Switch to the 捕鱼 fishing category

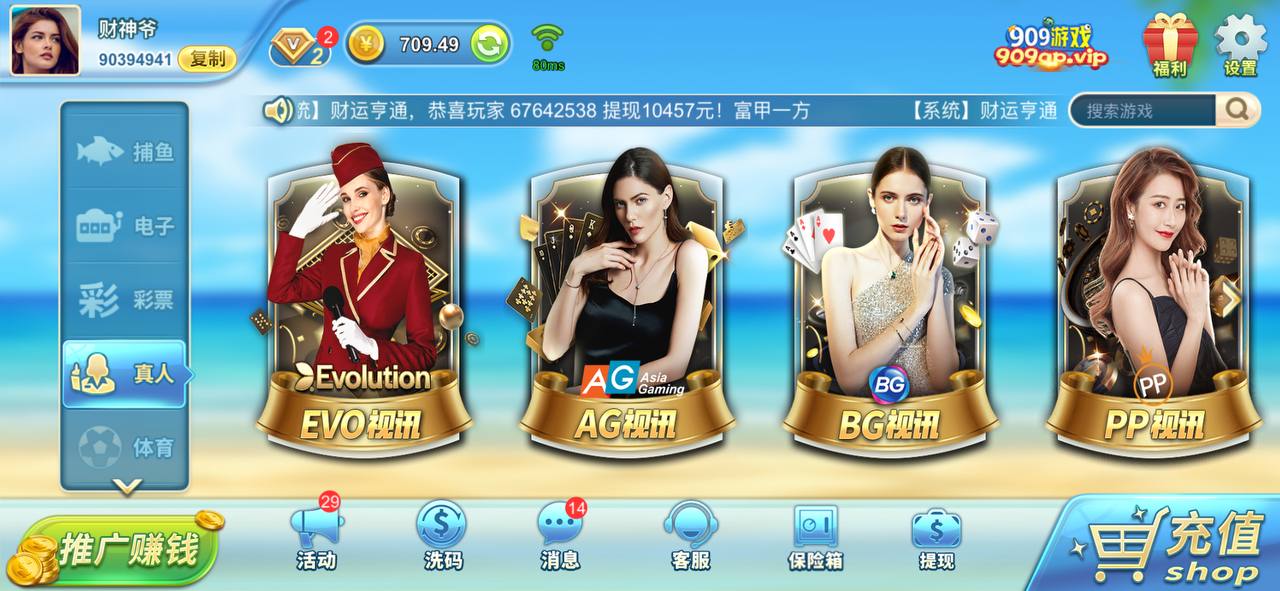click(125, 152)
